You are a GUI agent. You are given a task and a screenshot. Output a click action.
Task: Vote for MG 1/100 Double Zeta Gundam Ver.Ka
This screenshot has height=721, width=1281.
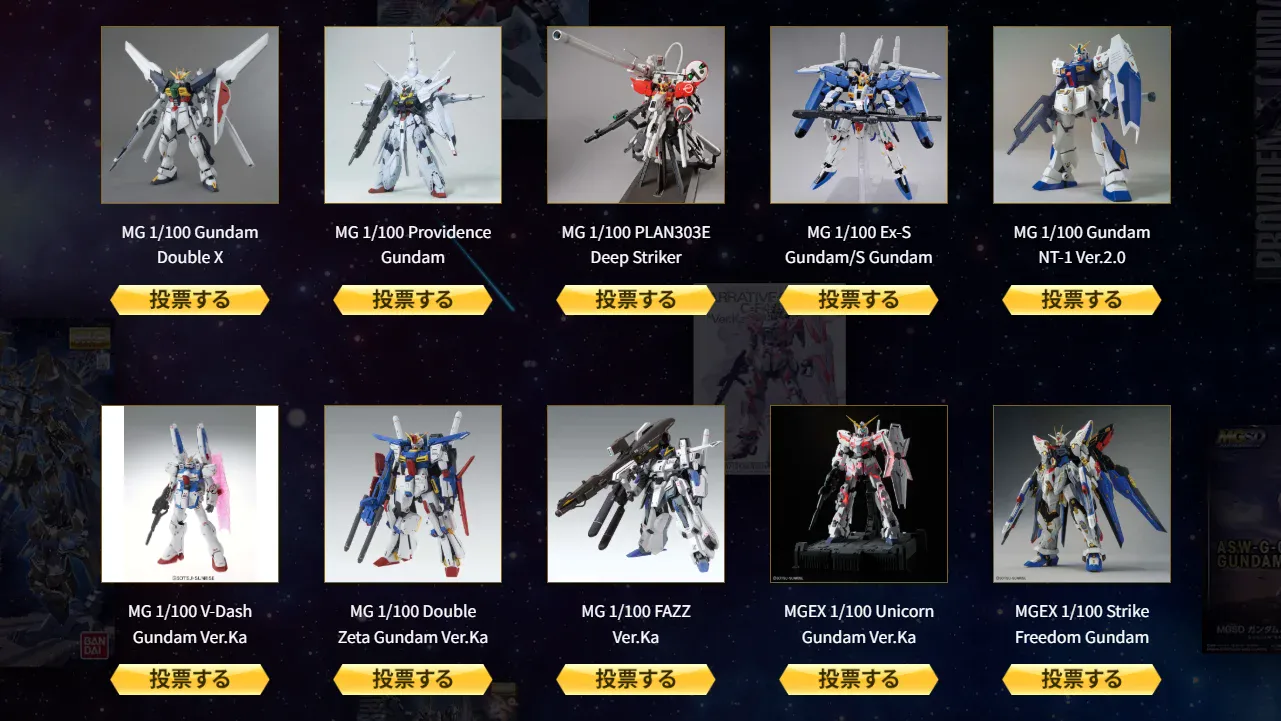[413, 679]
